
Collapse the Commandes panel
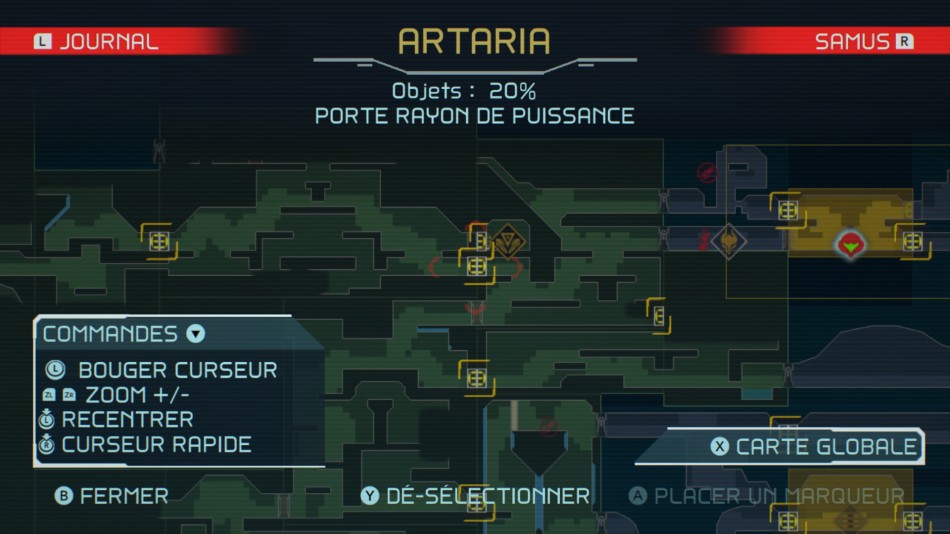(196, 334)
